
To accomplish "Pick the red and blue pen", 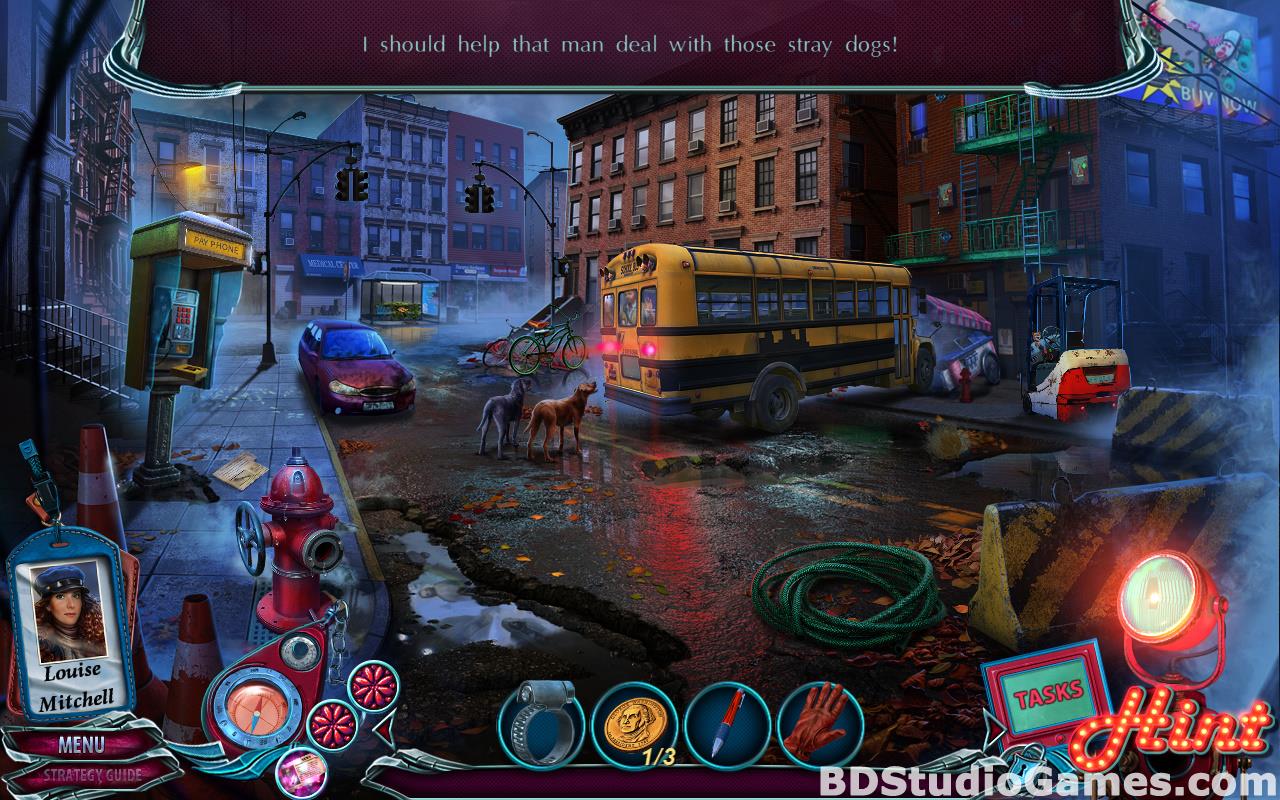I will [x=727, y=724].
